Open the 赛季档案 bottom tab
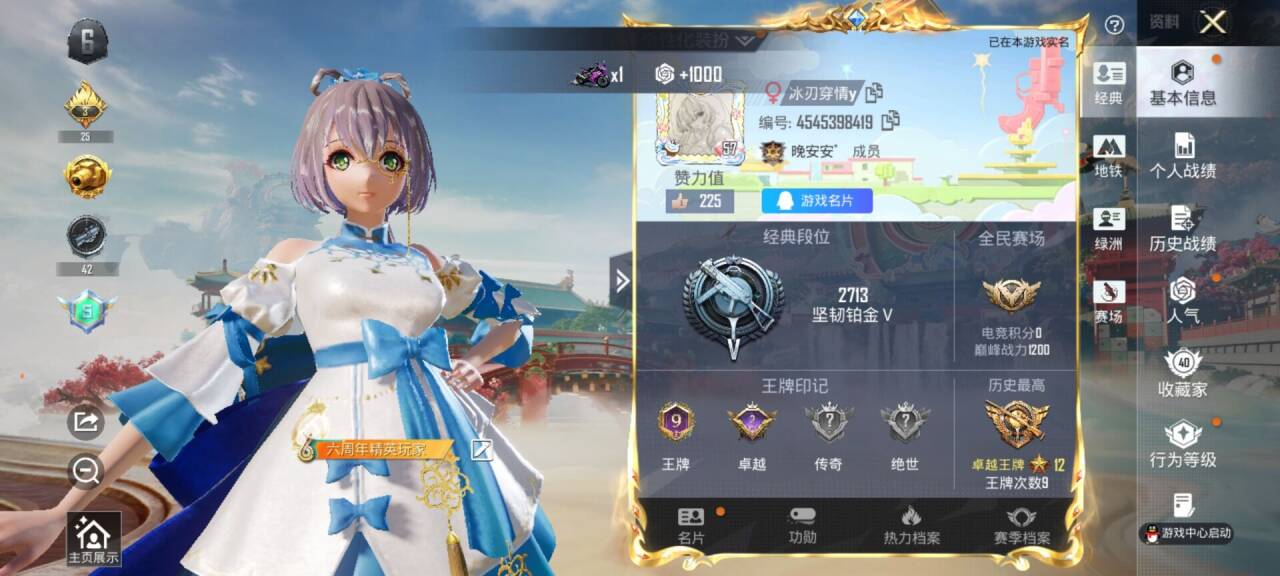The height and width of the screenshot is (576, 1280). 1020,526
